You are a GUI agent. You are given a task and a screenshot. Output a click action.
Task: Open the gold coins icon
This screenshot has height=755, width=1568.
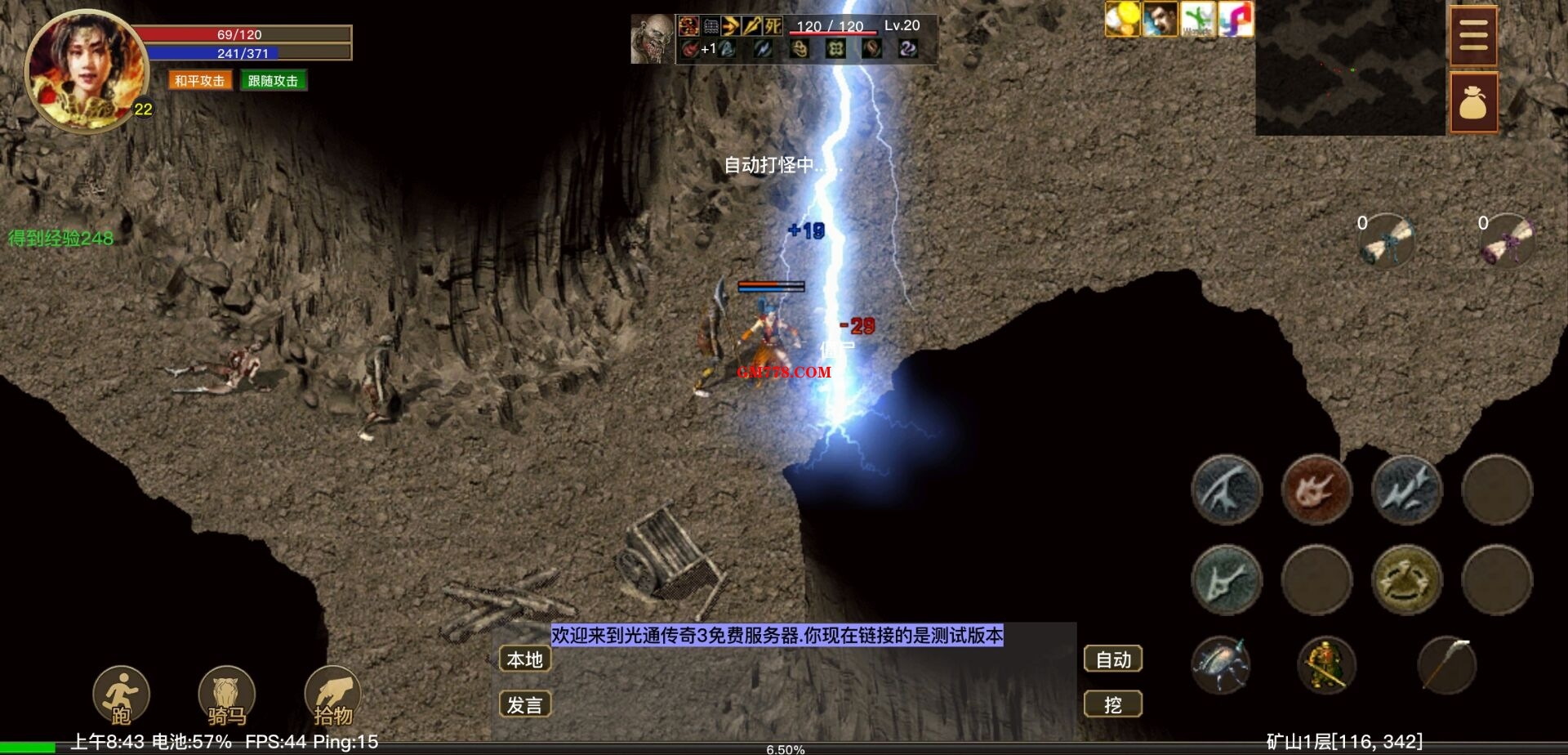(1122, 19)
